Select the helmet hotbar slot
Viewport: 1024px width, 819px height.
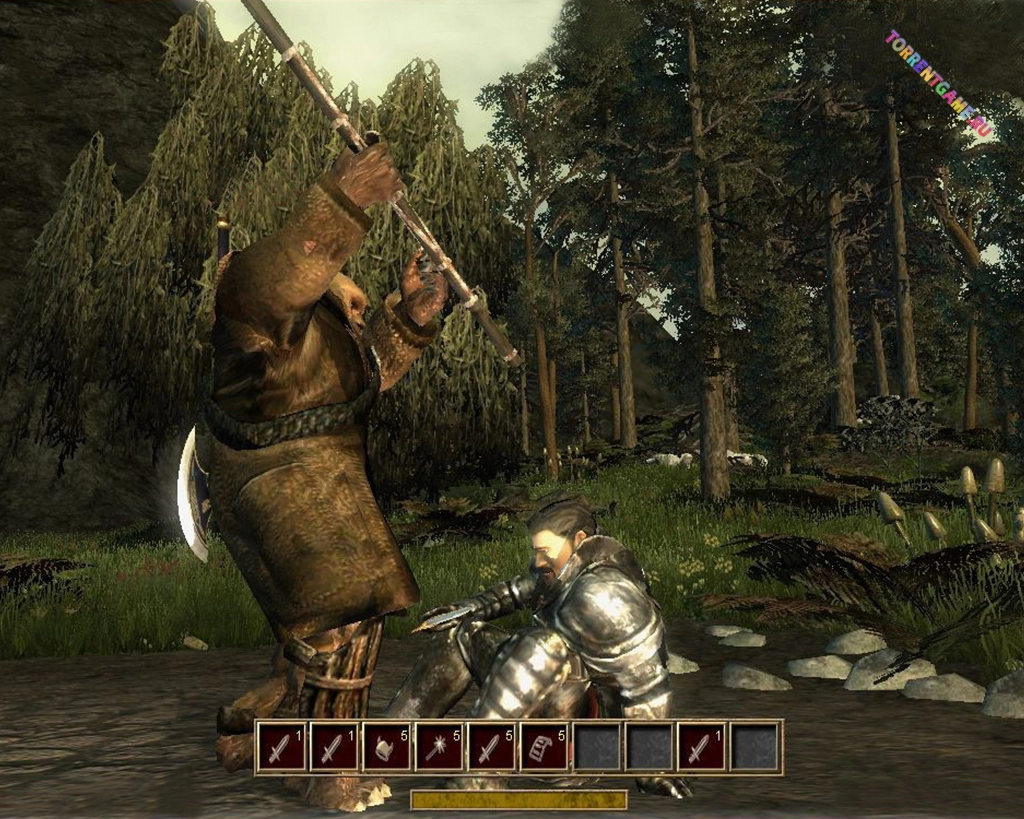387,747
